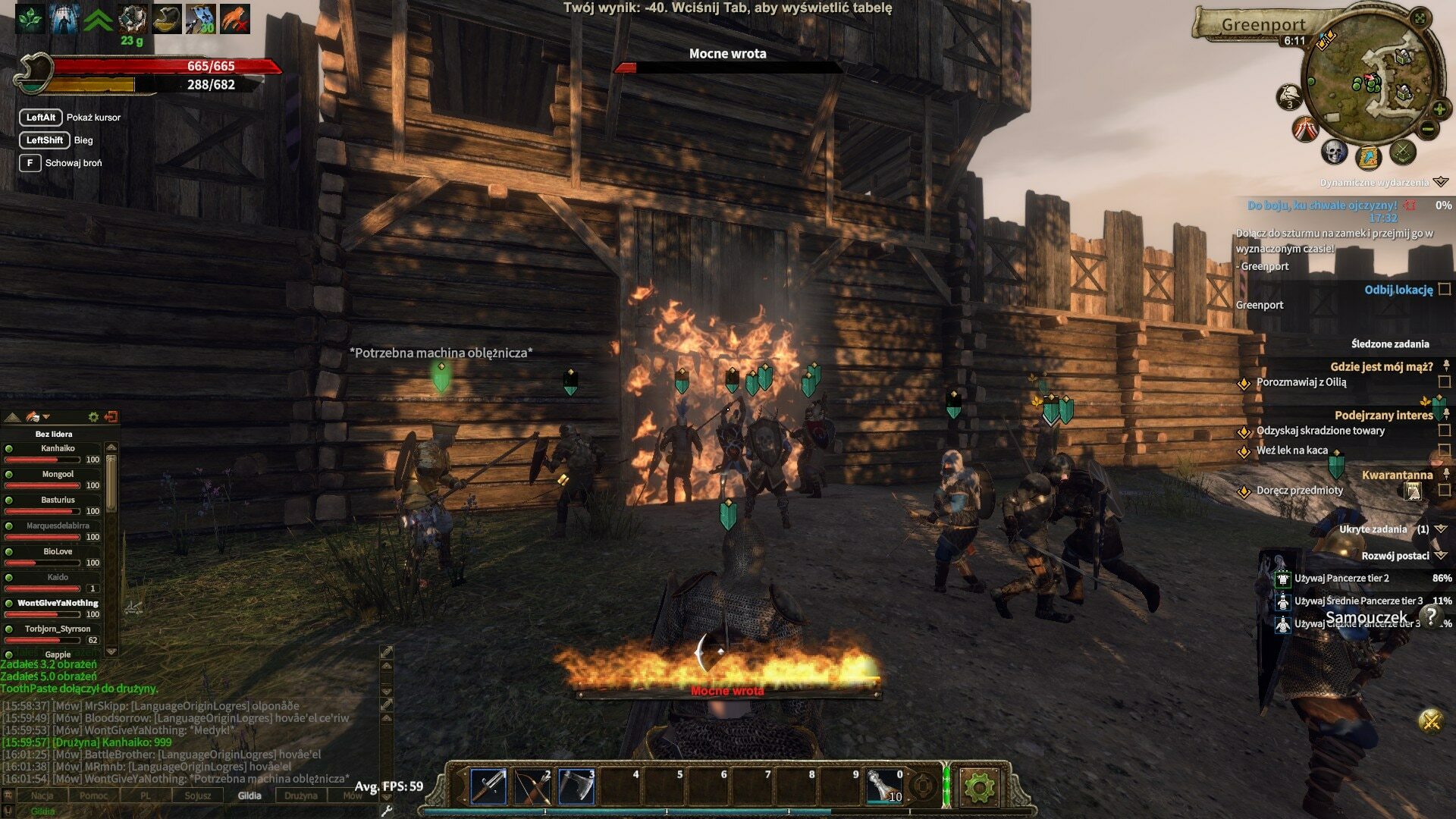Click the crossed swords icon under minimap
This screenshot has height=819, width=1456.
coord(1402,152)
